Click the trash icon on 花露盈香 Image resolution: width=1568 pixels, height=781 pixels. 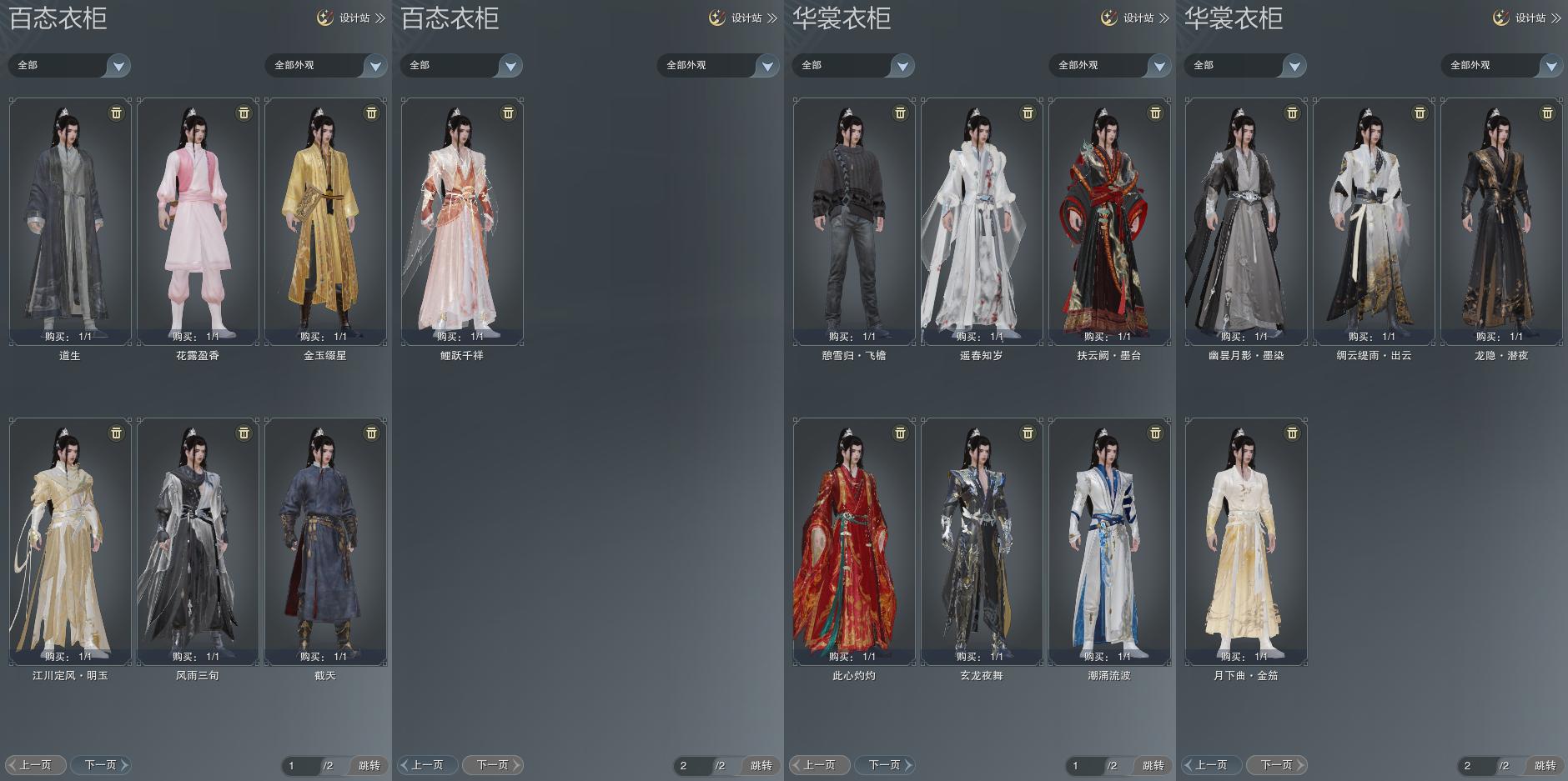click(x=244, y=113)
